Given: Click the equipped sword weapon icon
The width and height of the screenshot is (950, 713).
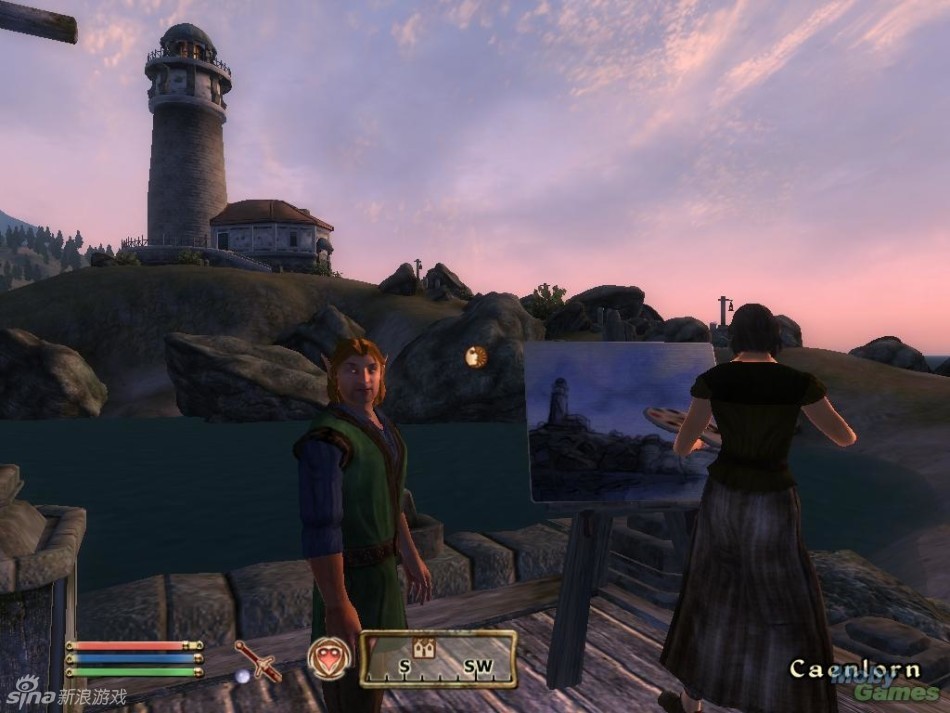Looking at the screenshot, I should (x=258, y=661).
